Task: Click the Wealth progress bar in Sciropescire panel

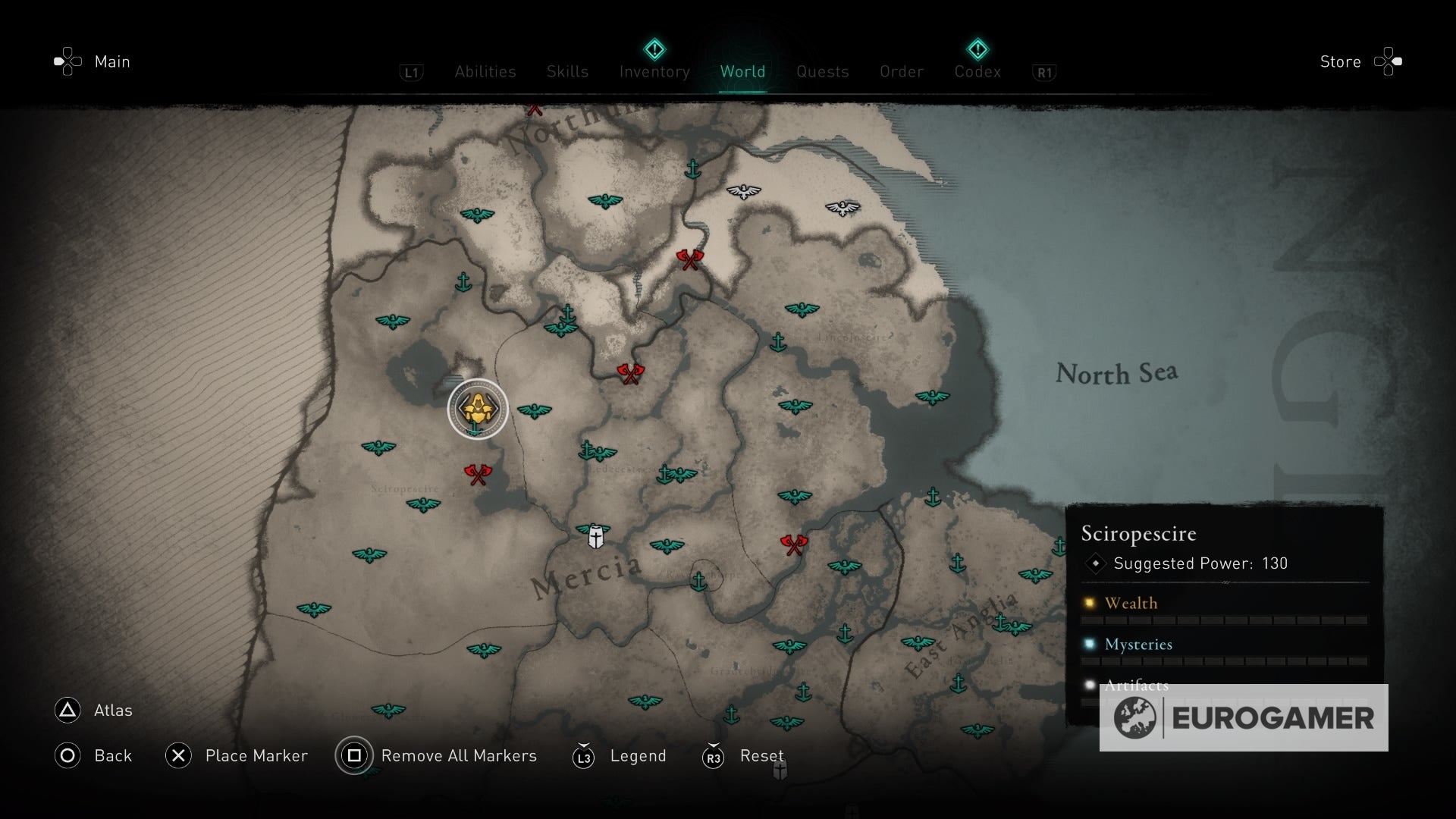Action: pos(1222,620)
